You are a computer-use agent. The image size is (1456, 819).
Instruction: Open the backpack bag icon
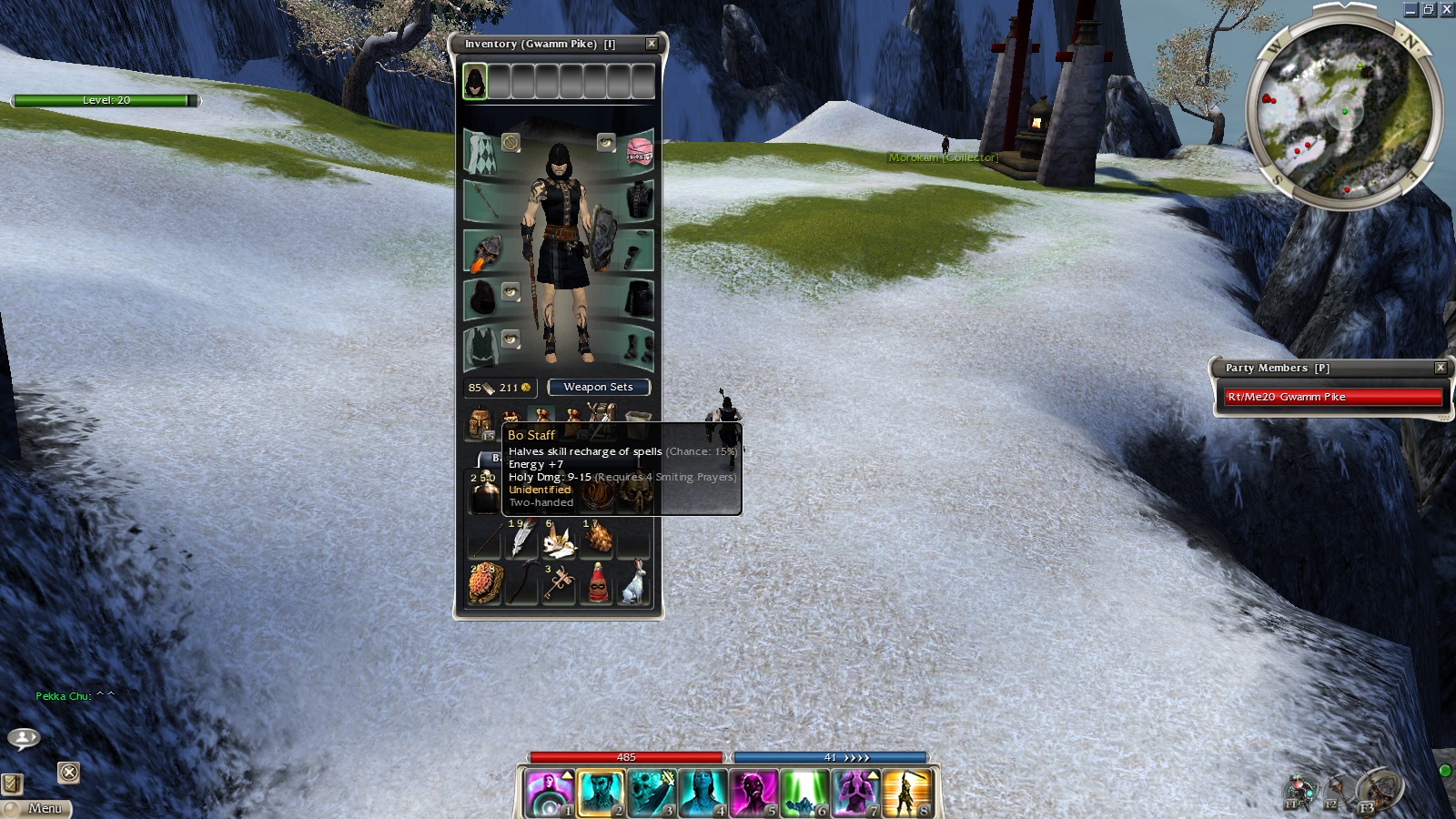(480, 423)
